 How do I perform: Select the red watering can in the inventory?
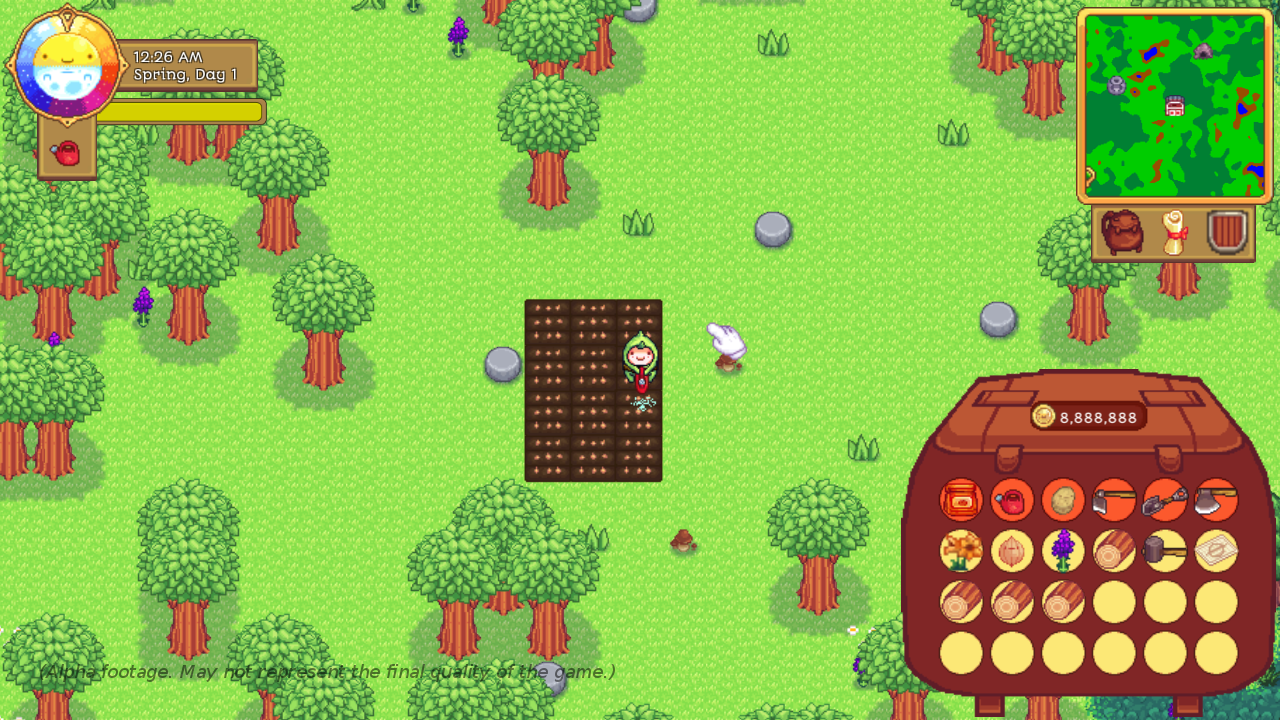1012,500
